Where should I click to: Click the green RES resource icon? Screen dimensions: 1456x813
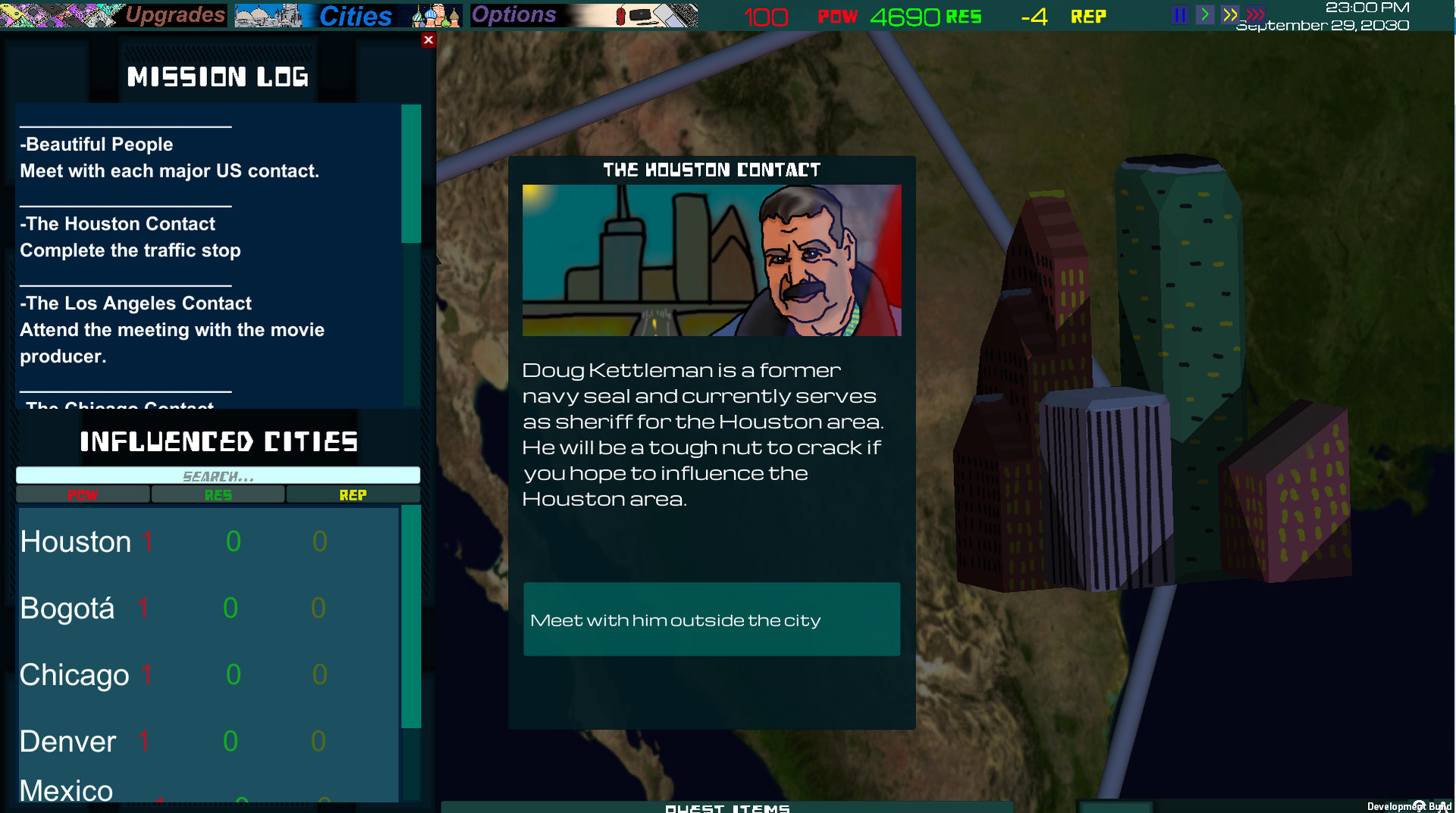[x=963, y=15]
